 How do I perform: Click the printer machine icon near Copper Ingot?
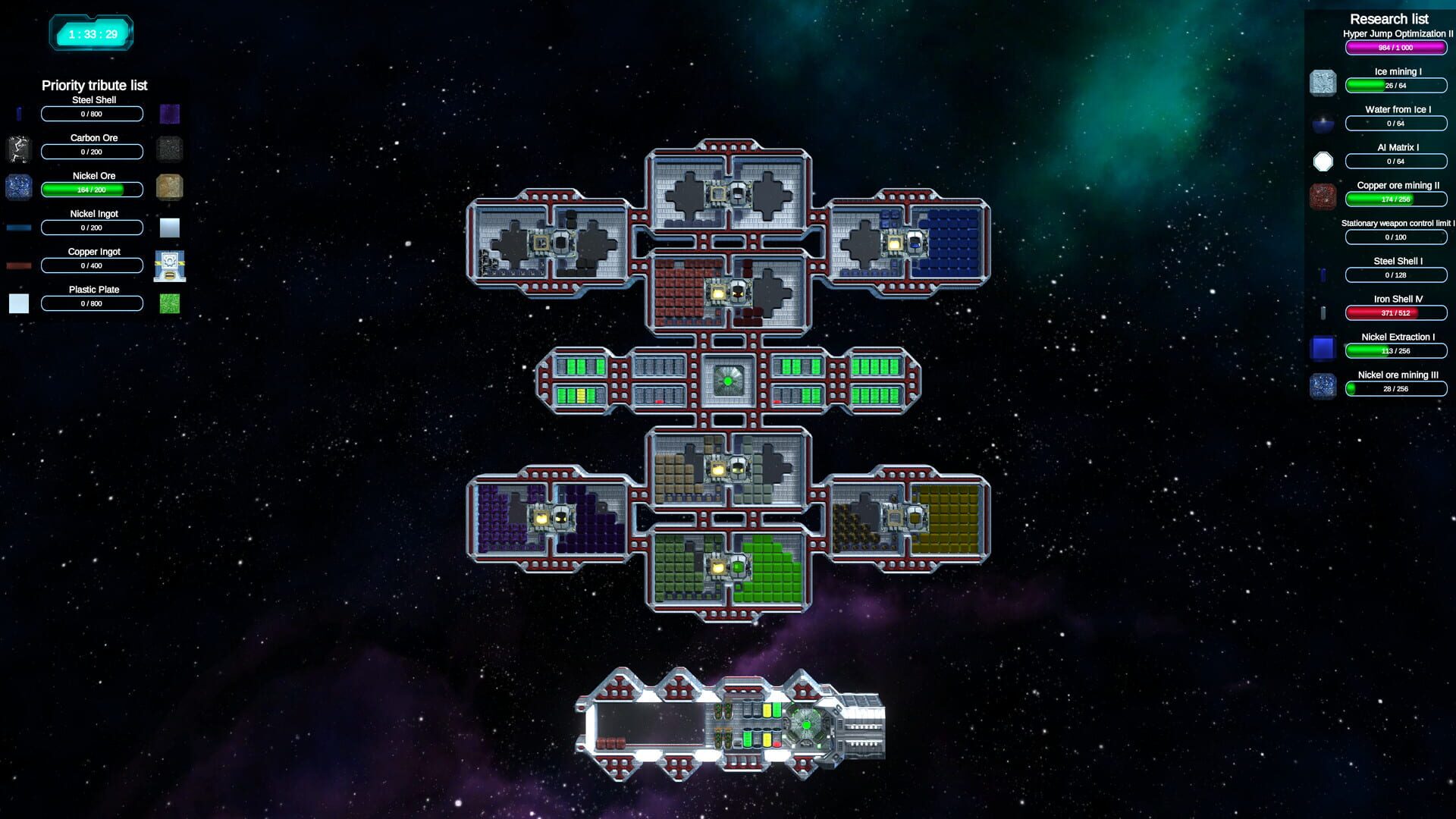tap(169, 265)
